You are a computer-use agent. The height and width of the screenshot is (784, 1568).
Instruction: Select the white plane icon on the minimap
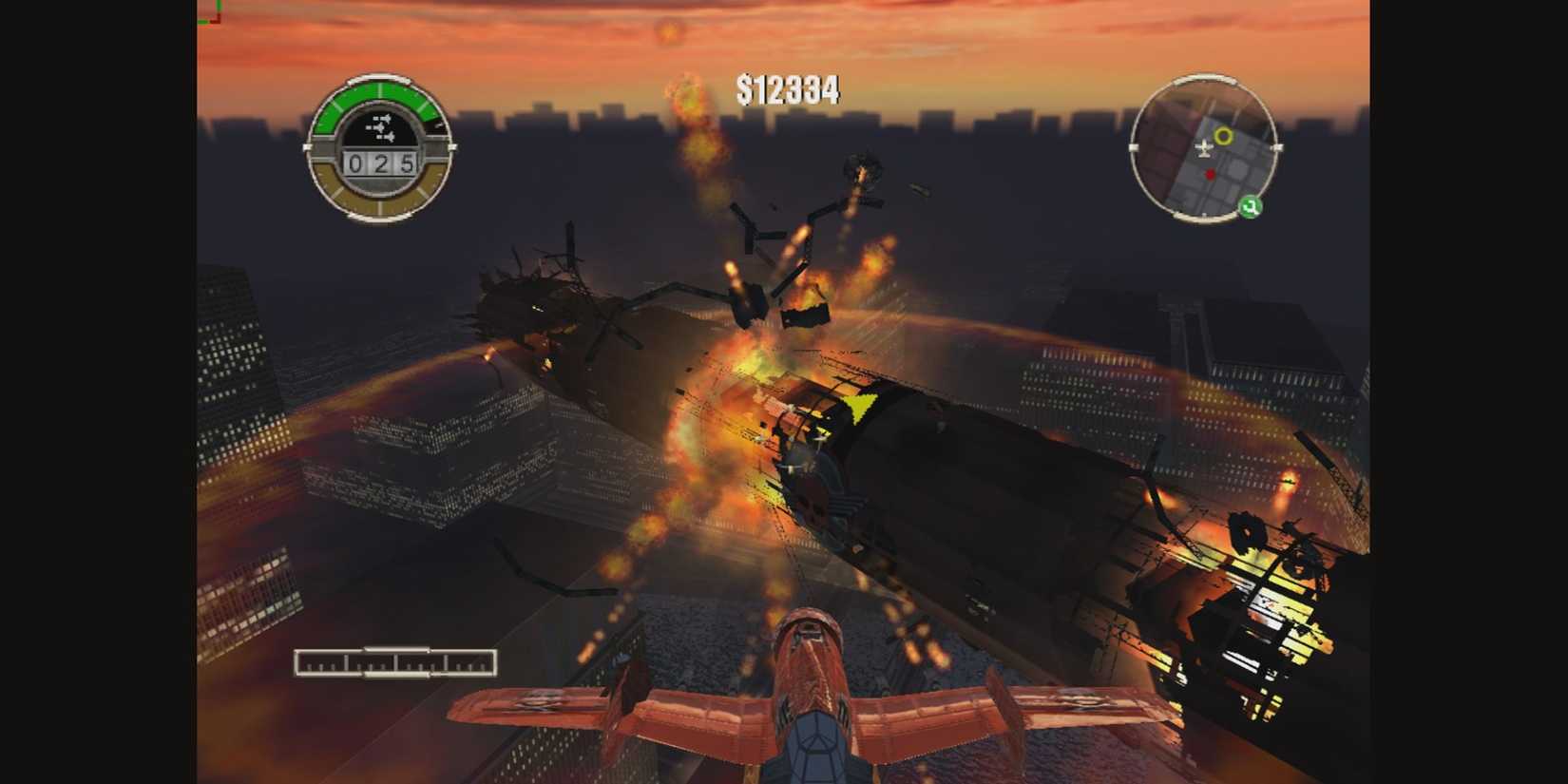click(1204, 148)
